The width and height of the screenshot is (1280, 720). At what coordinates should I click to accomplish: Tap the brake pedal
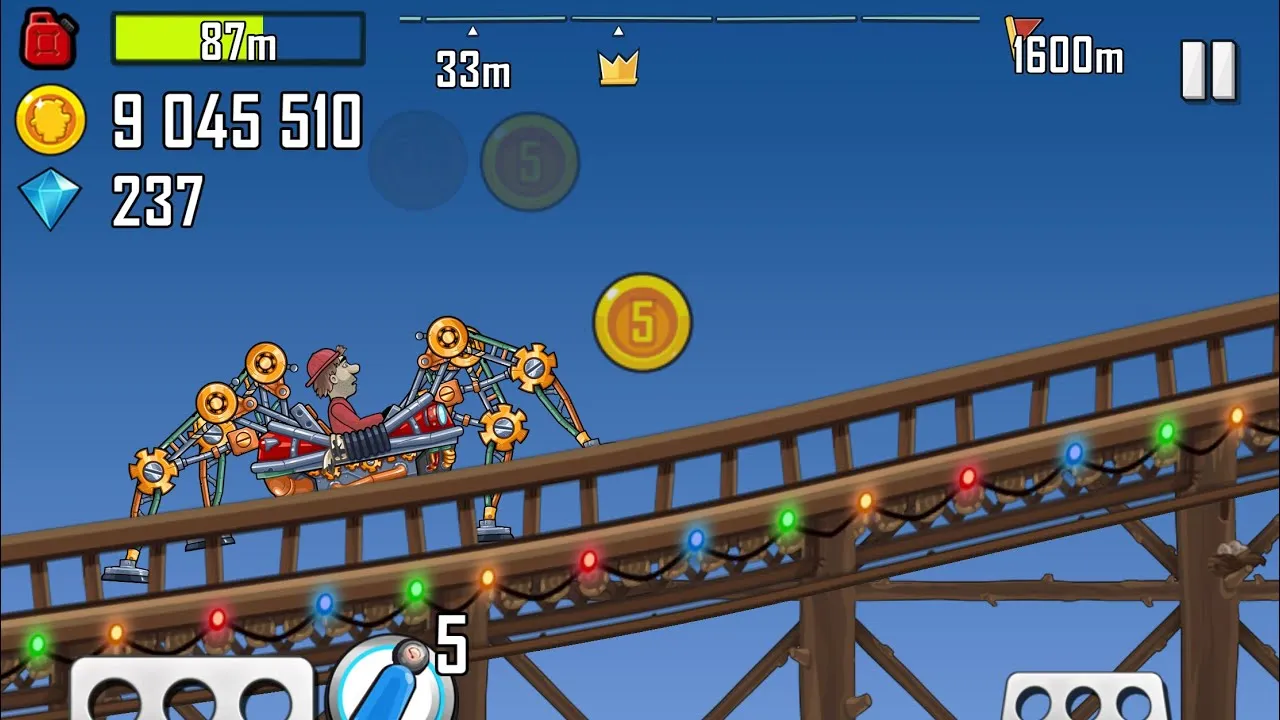190,692
